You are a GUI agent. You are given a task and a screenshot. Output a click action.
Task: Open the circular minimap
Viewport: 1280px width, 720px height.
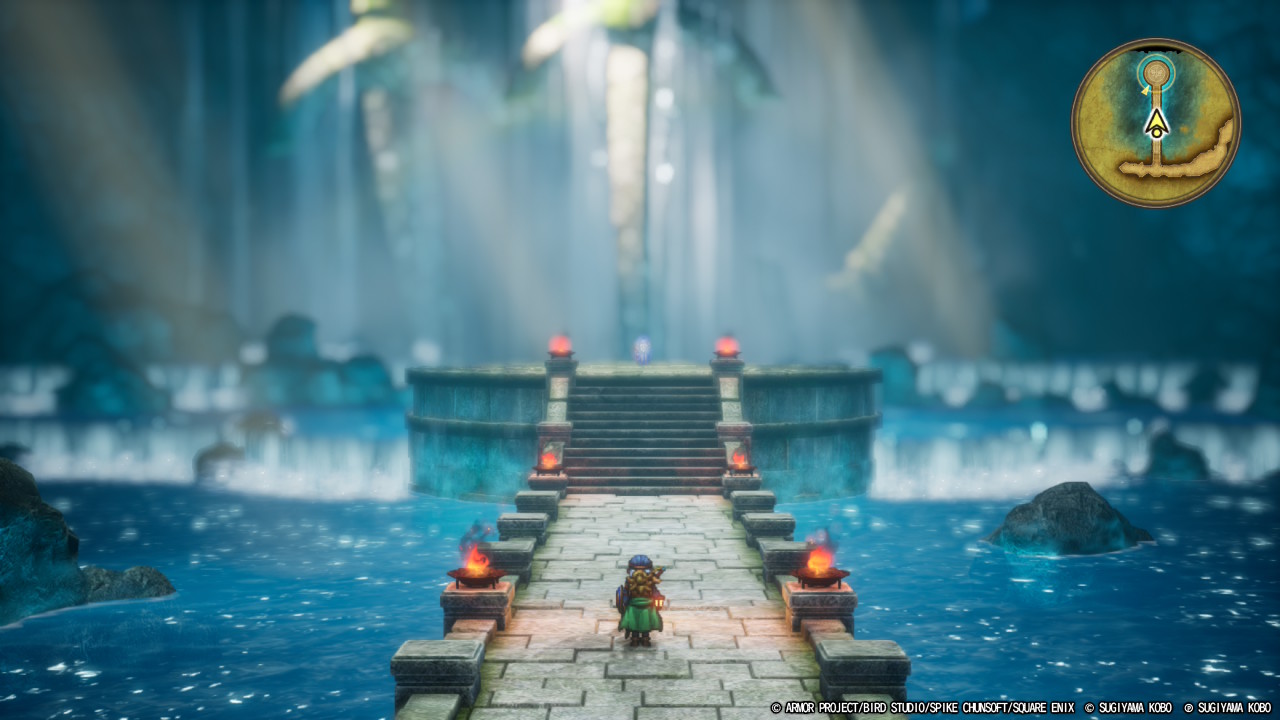(1156, 123)
